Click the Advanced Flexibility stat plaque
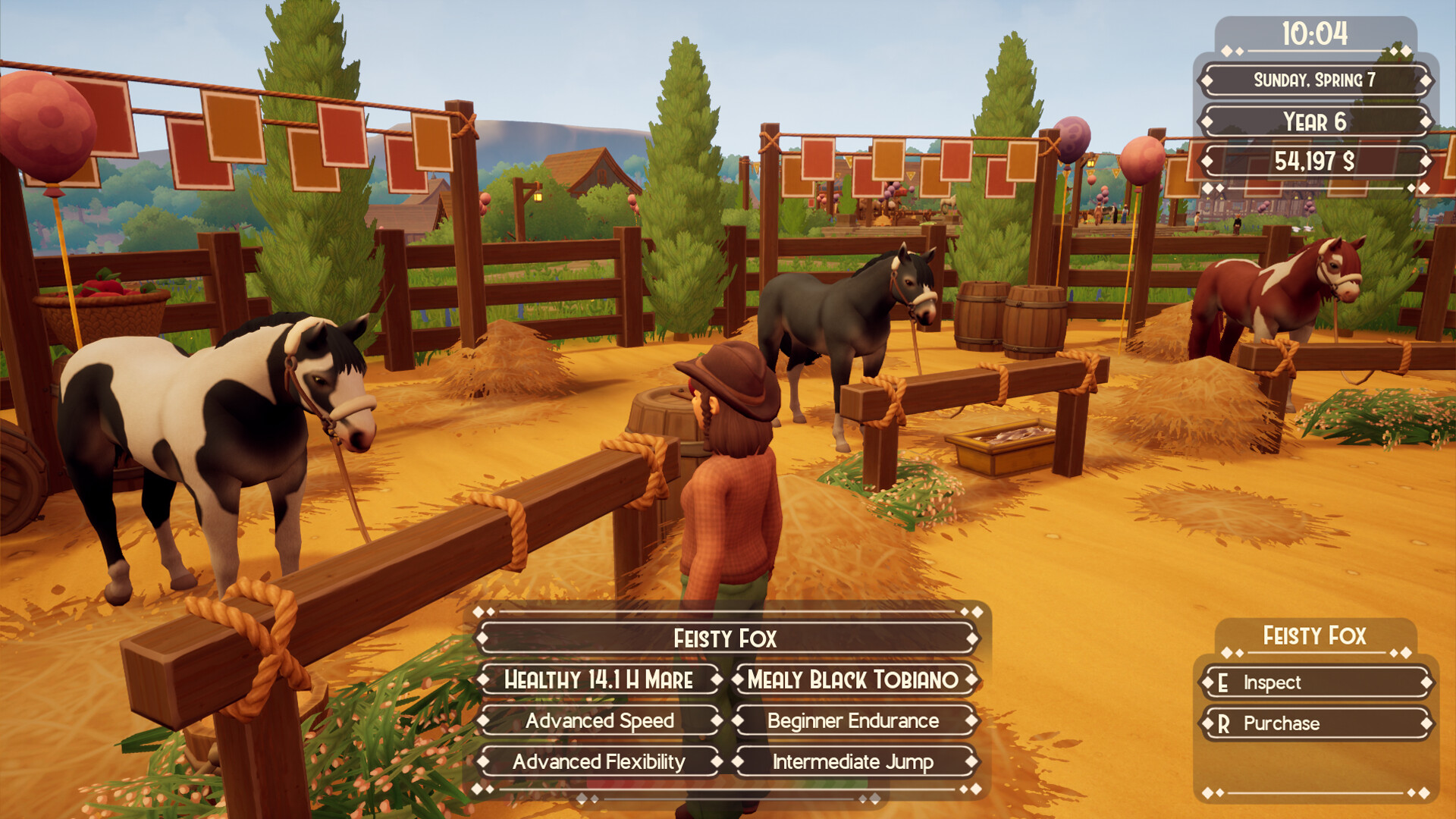Image resolution: width=1456 pixels, height=819 pixels. [x=601, y=761]
